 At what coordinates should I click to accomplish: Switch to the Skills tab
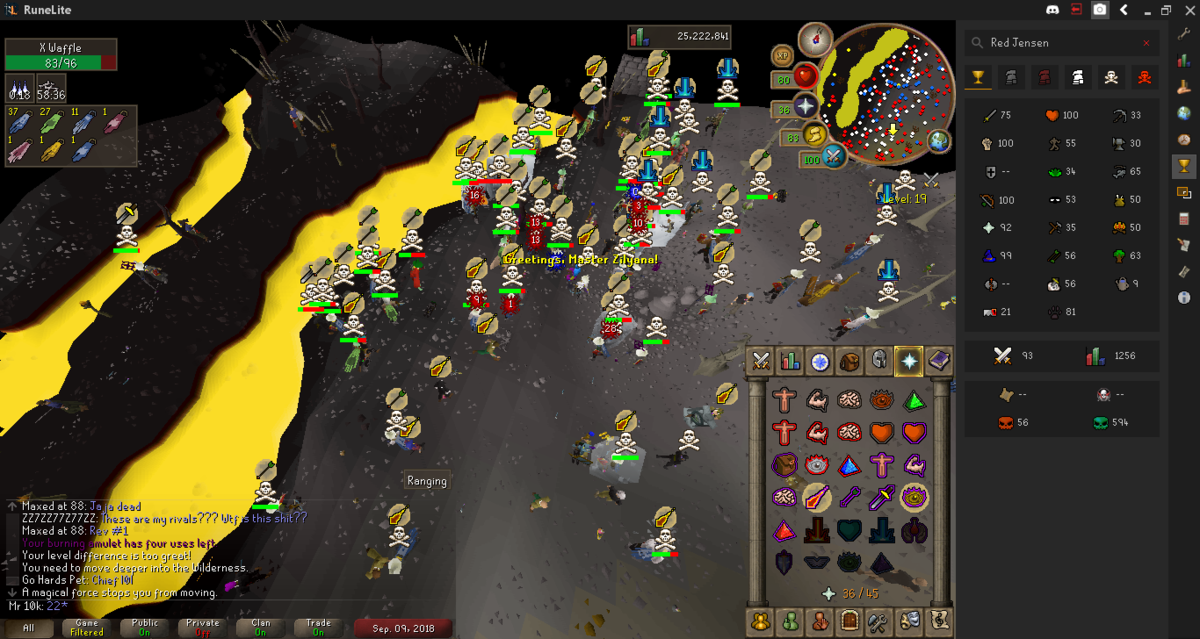coord(790,361)
